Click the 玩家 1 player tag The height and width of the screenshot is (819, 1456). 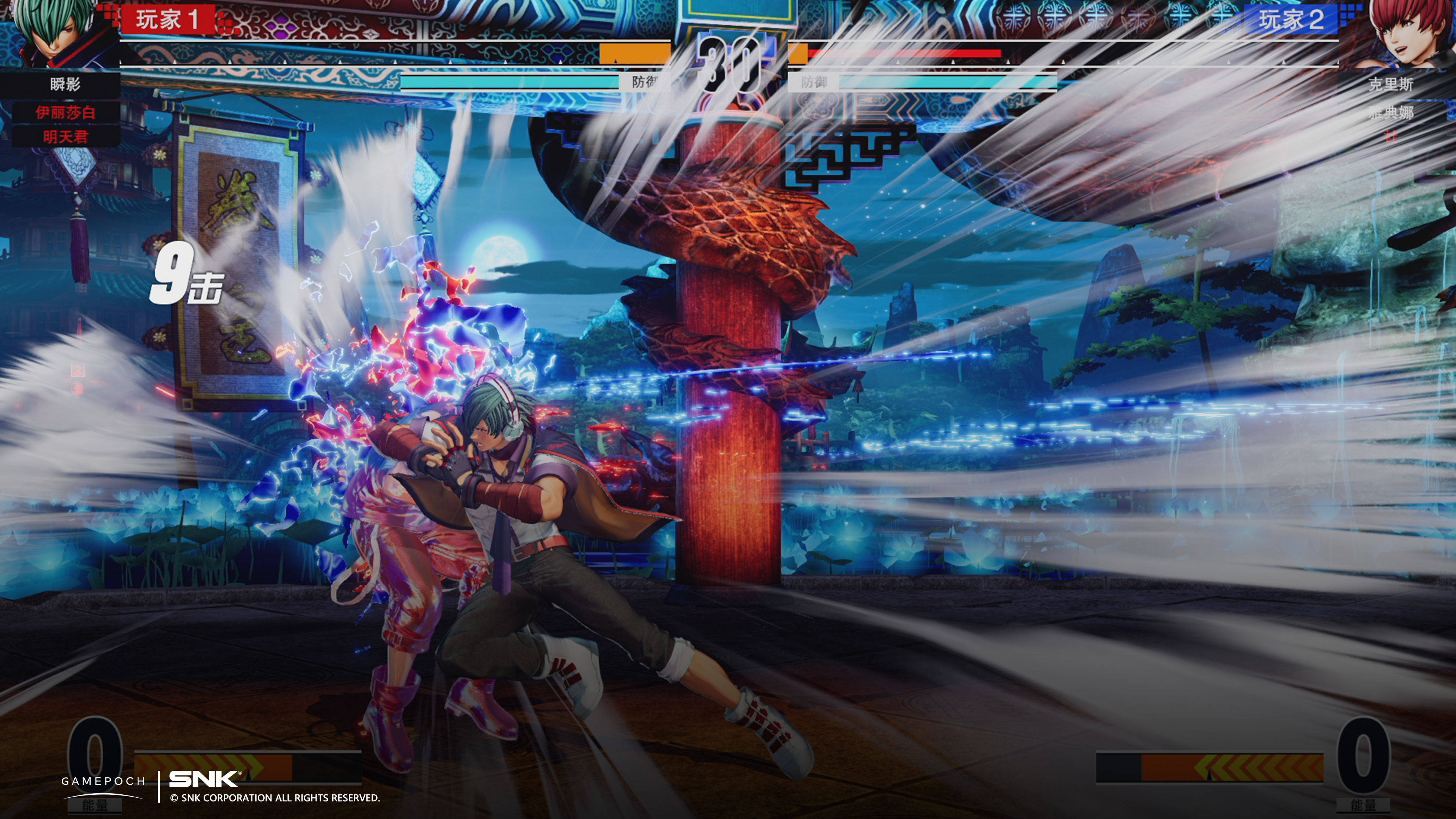pos(167,20)
